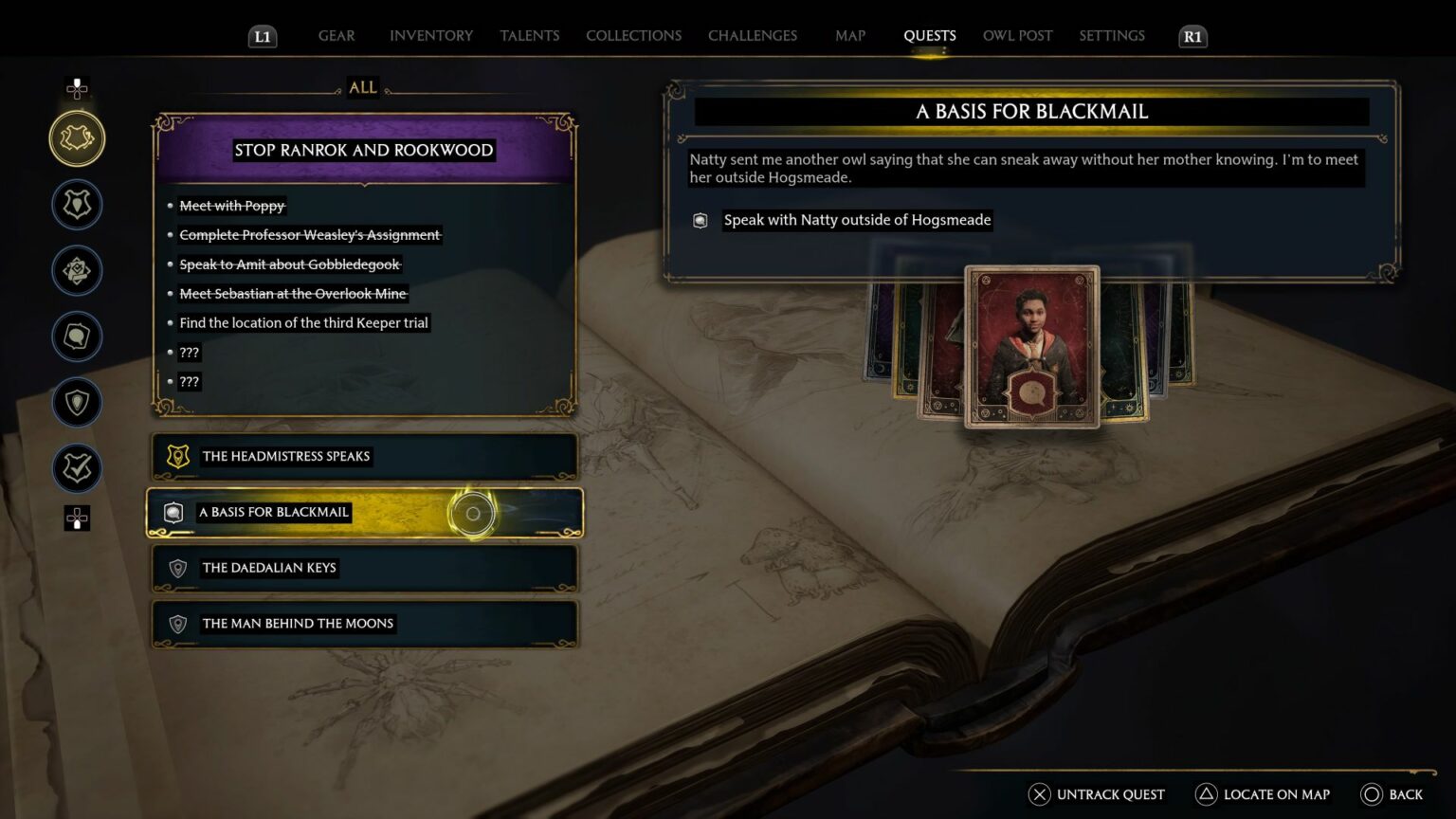Select The Headmistress Speaks quest
Screen dimensions: 1456x819
(364, 457)
